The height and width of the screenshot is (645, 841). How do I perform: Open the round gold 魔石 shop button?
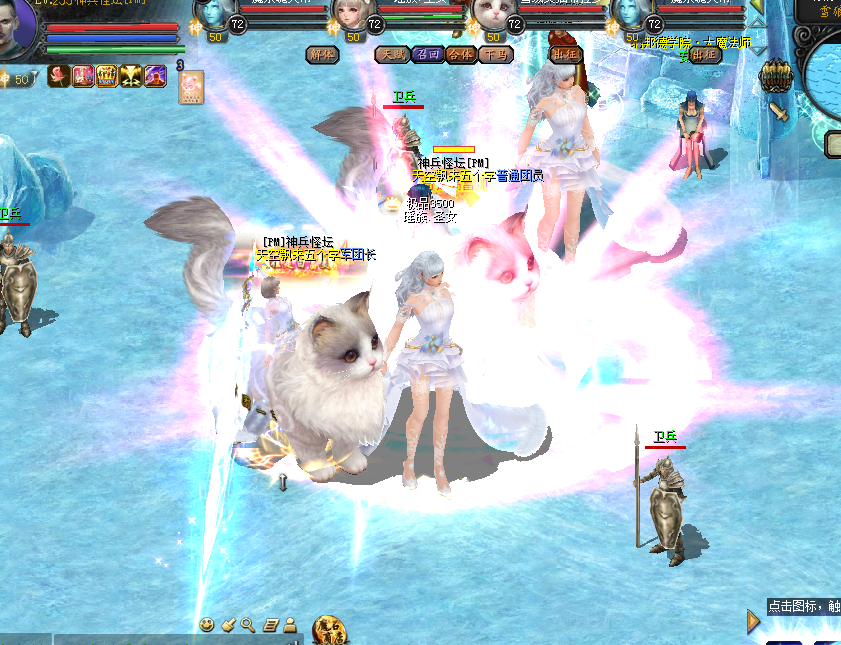point(328,630)
